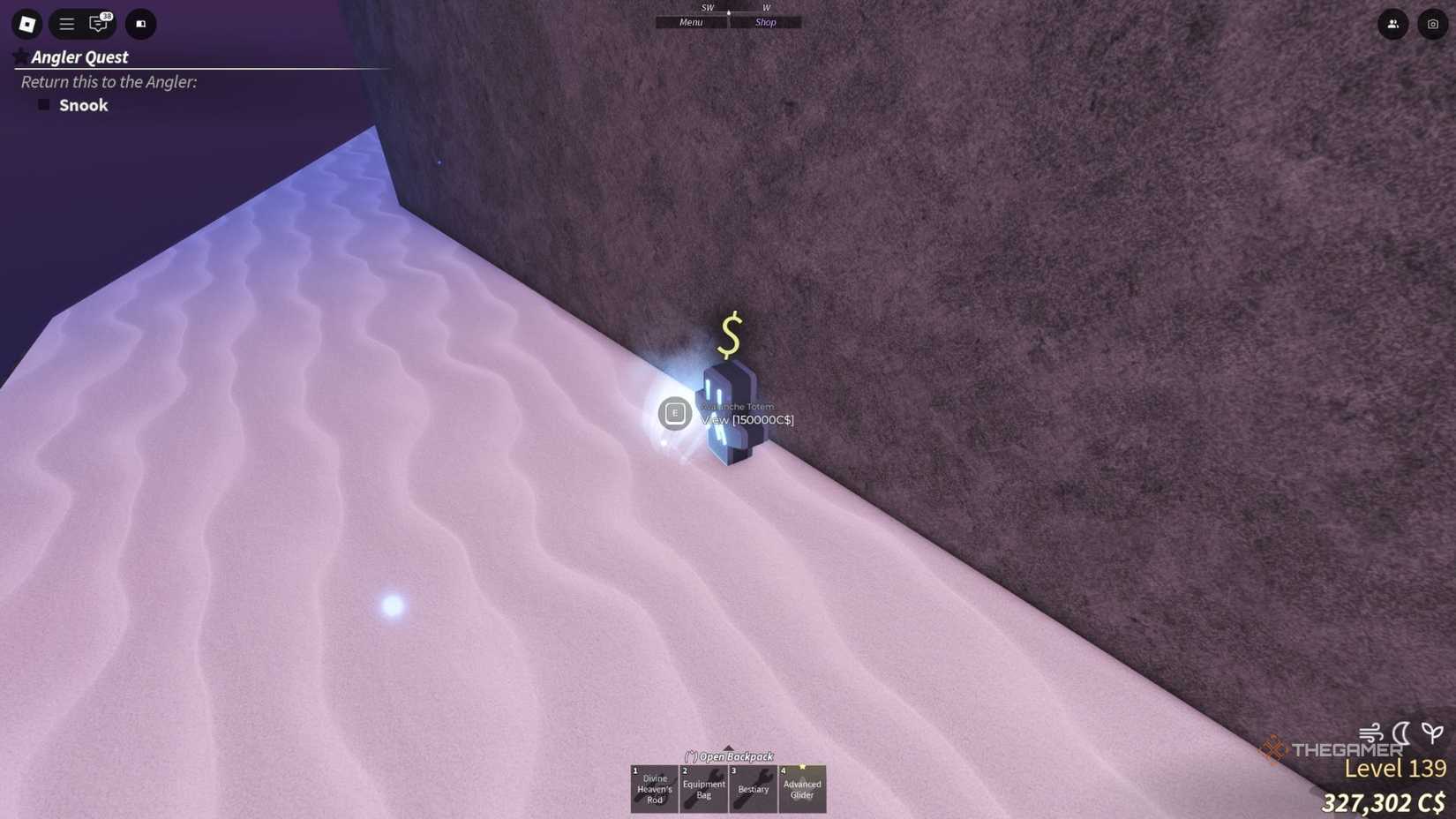Open the Equipment Bag in slot 2

tap(703, 788)
